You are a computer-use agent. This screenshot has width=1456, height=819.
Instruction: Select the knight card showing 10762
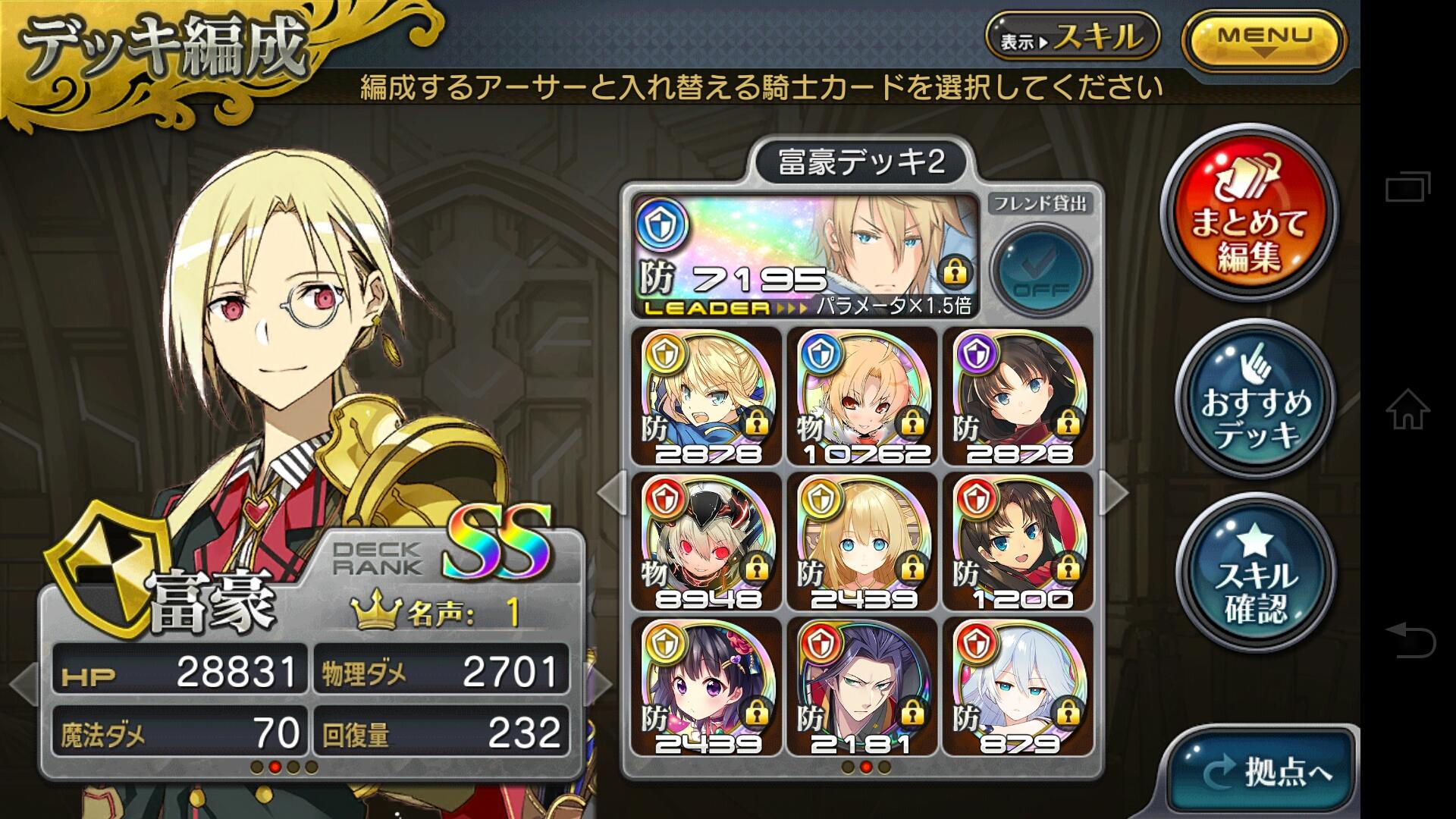(x=863, y=396)
